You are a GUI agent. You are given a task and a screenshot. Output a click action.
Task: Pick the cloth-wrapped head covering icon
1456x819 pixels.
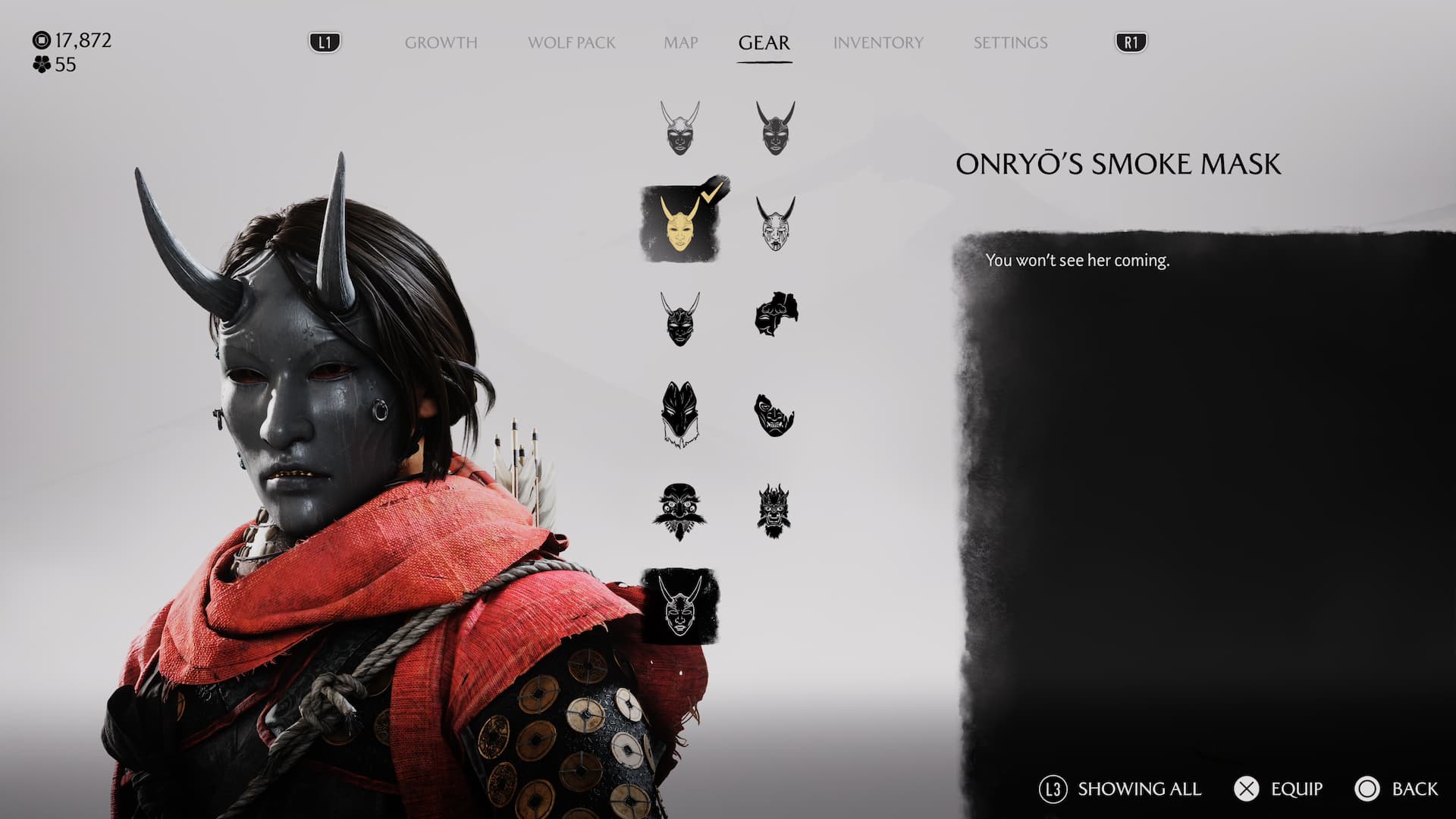(x=775, y=314)
